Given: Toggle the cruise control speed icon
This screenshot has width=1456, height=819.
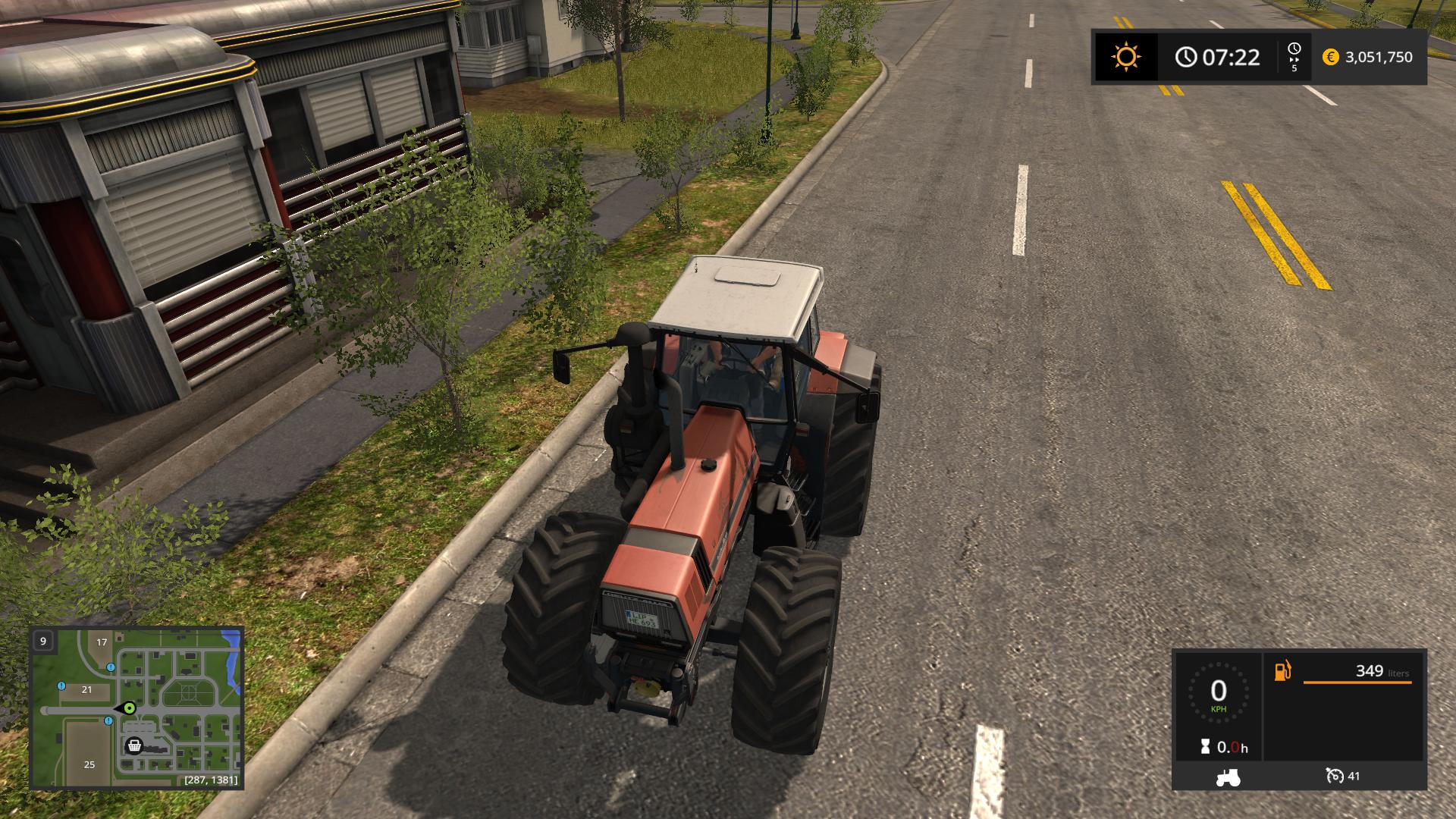Looking at the screenshot, I should coord(1335,776).
